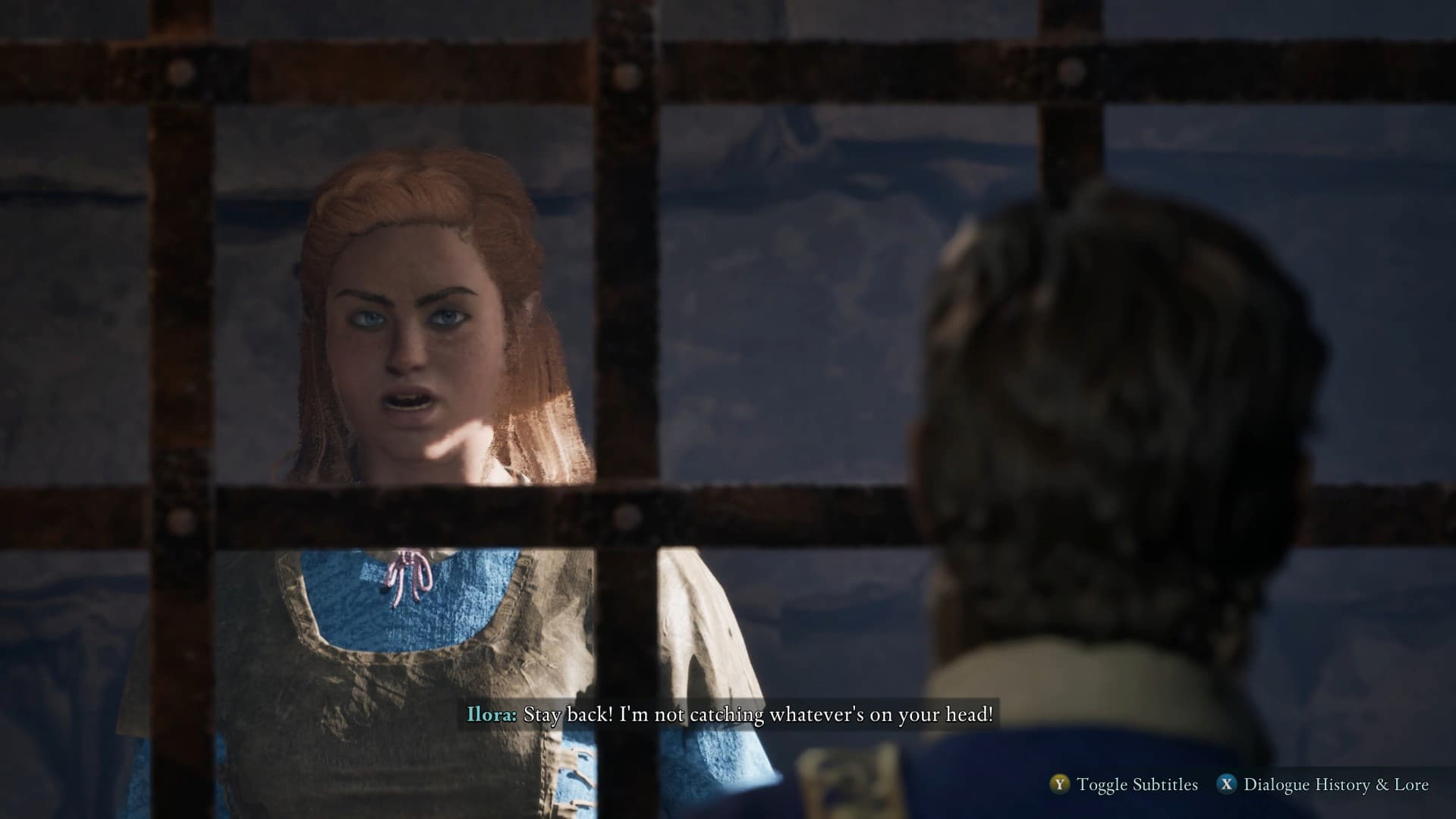Open the Lore entry via Dialogue History prompt
Image resolution: width=1456 pixels, height=819 pixels.
tap(1335, 785)
